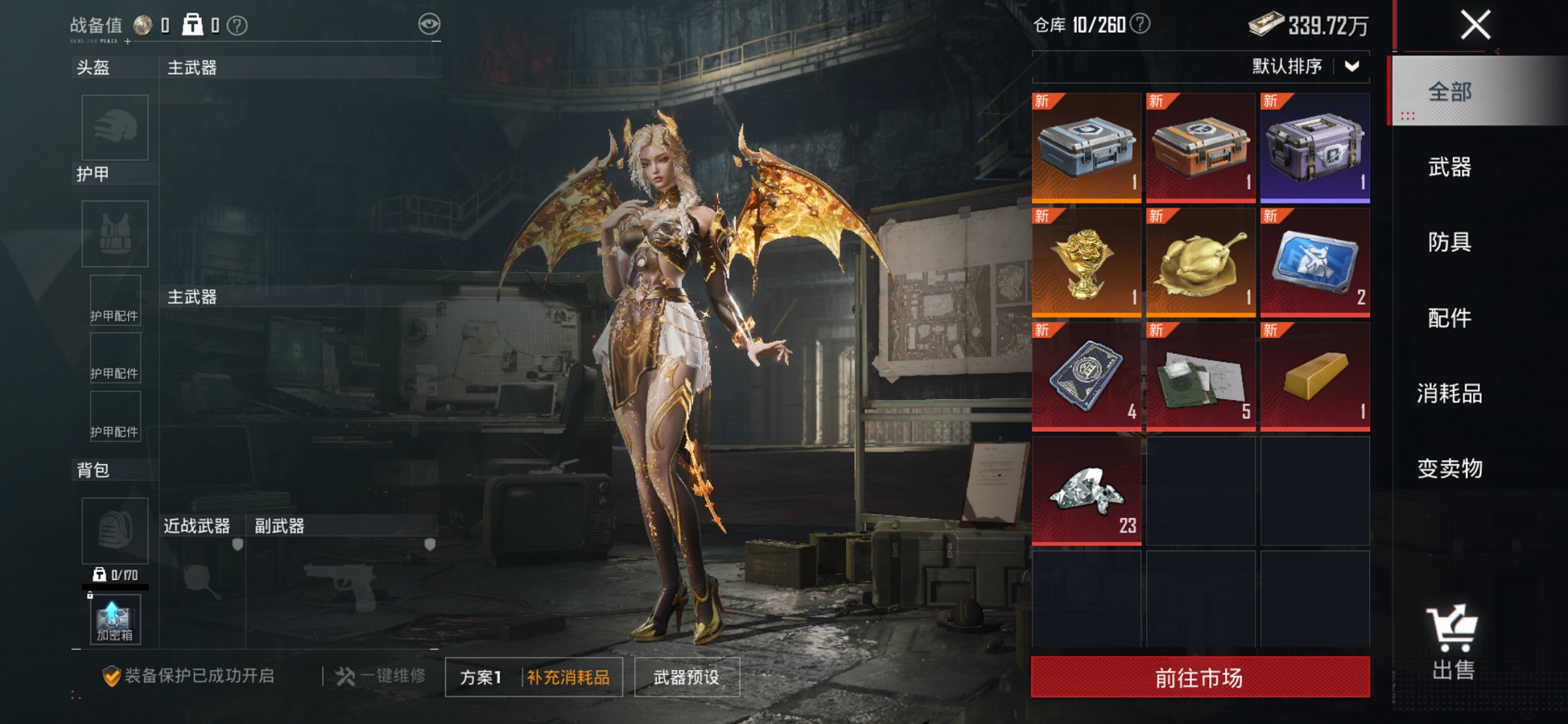Show the 消耗品 category
The width and height of the screenshot is (1568, 724).
coord(1449,393)
